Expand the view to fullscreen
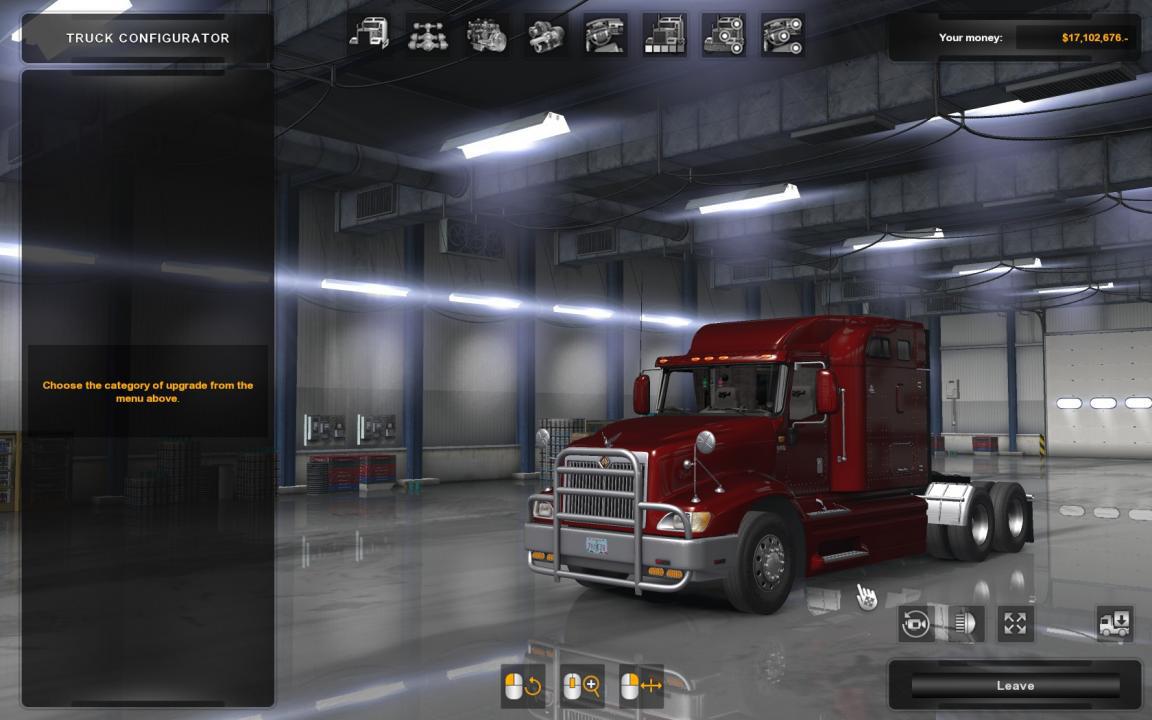This screenshot has height=720, width=1152. point(1015,624)
